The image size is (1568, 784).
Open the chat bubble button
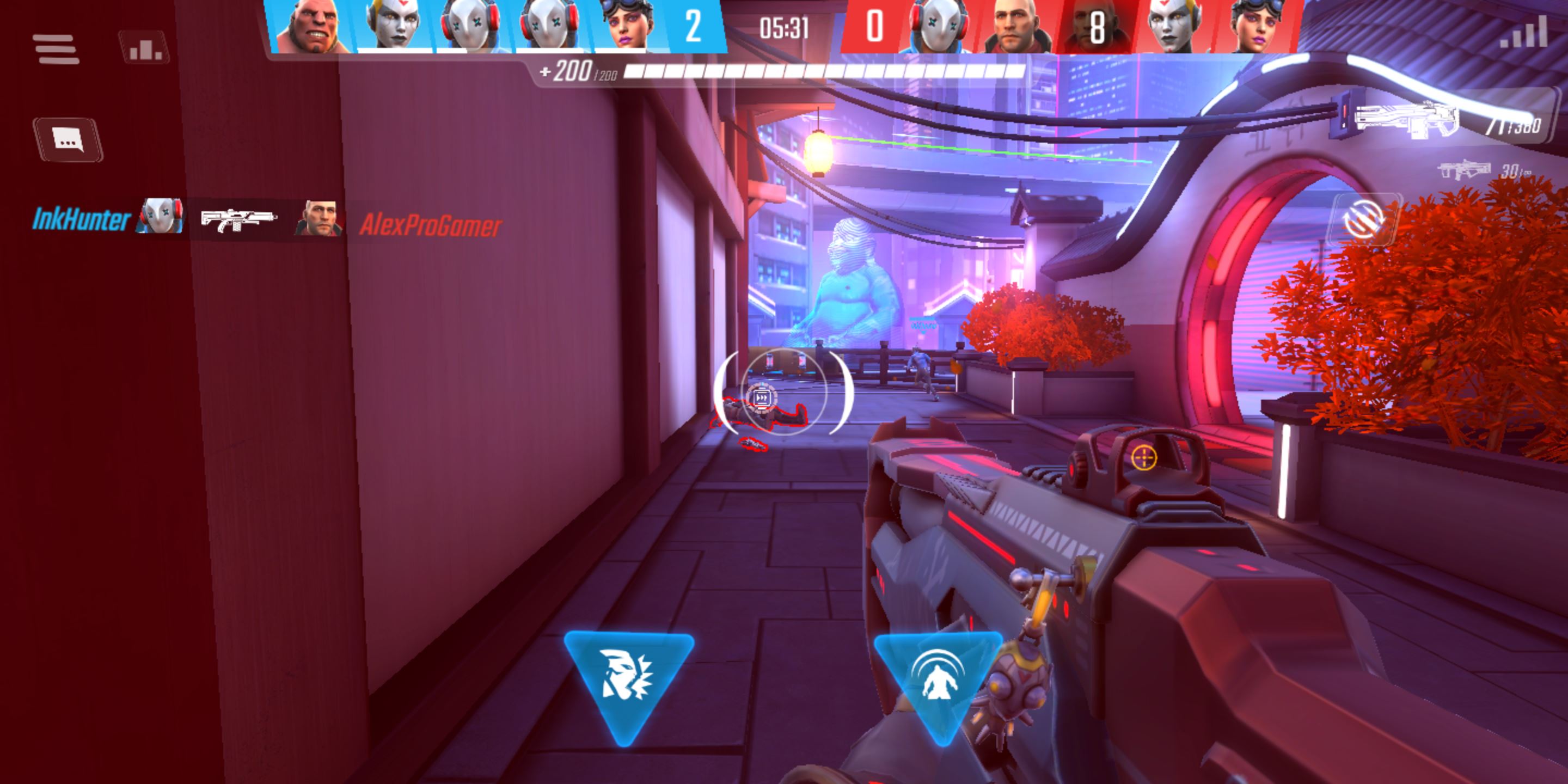click(x=68, y=139)
